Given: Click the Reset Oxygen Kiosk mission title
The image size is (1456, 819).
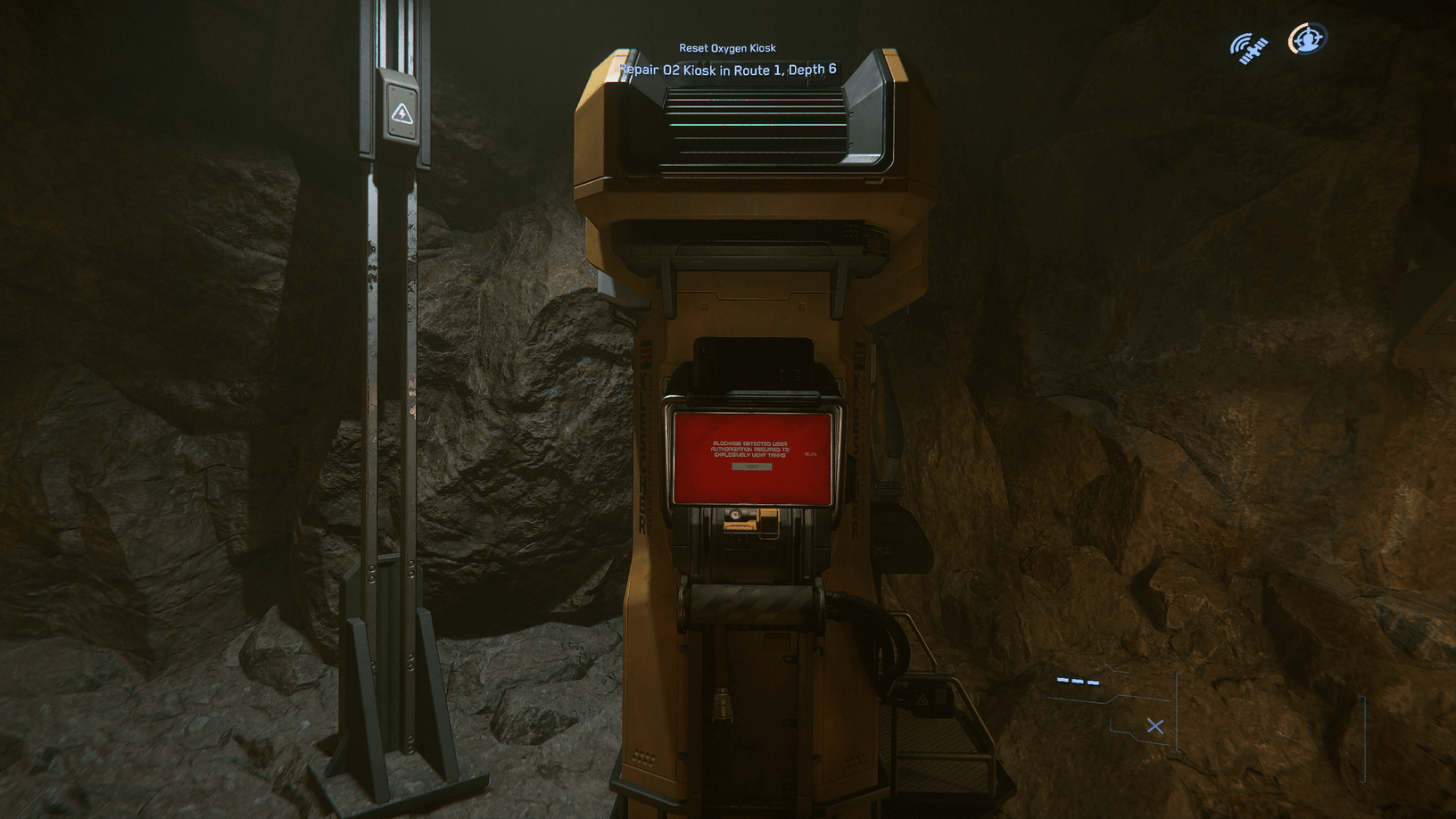Looking at the screenshot, I should click(728, 47).
